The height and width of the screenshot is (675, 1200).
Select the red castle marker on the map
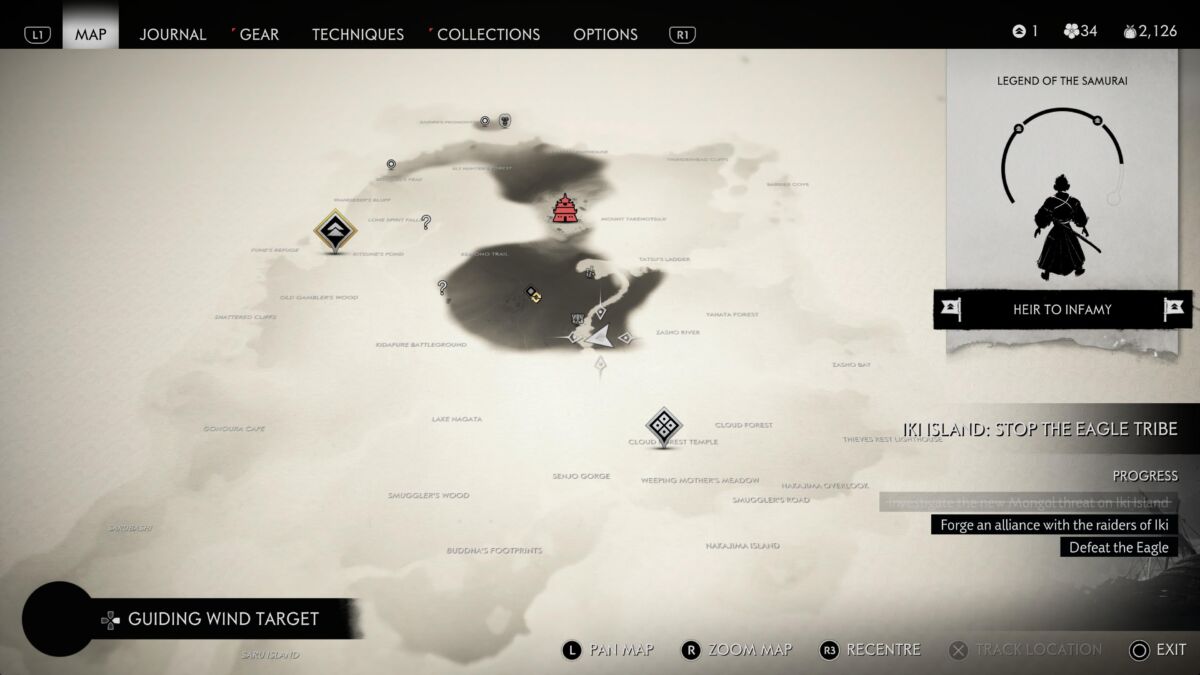[x=565, y=209]
